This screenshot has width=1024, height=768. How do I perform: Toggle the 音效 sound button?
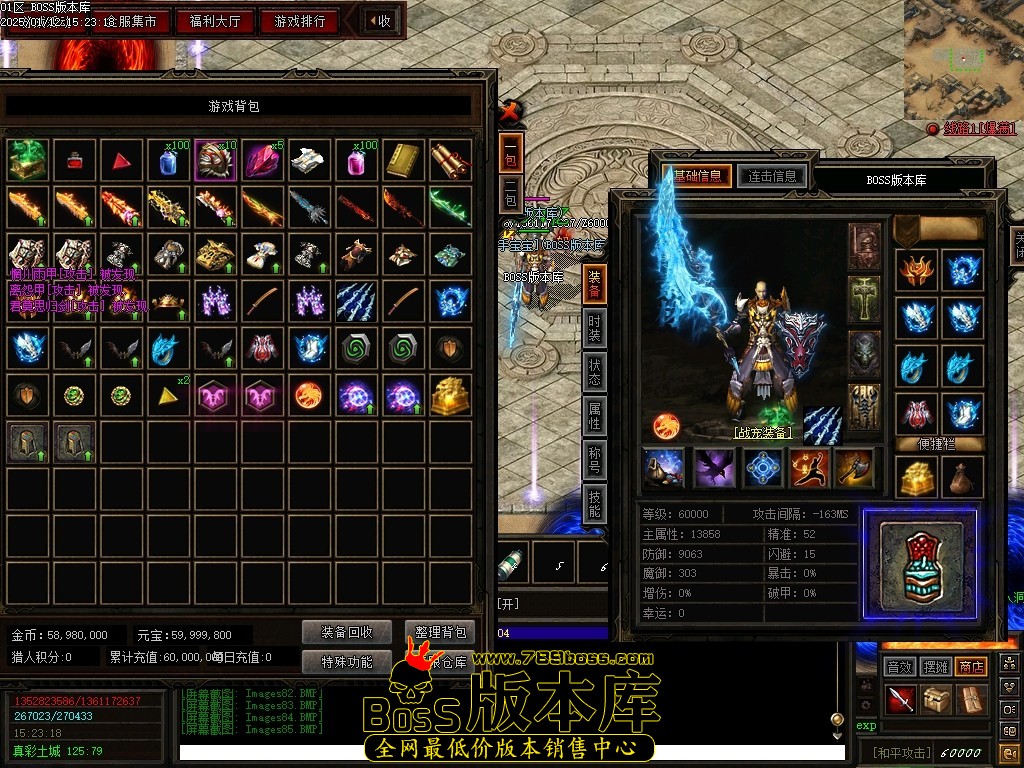900,666
